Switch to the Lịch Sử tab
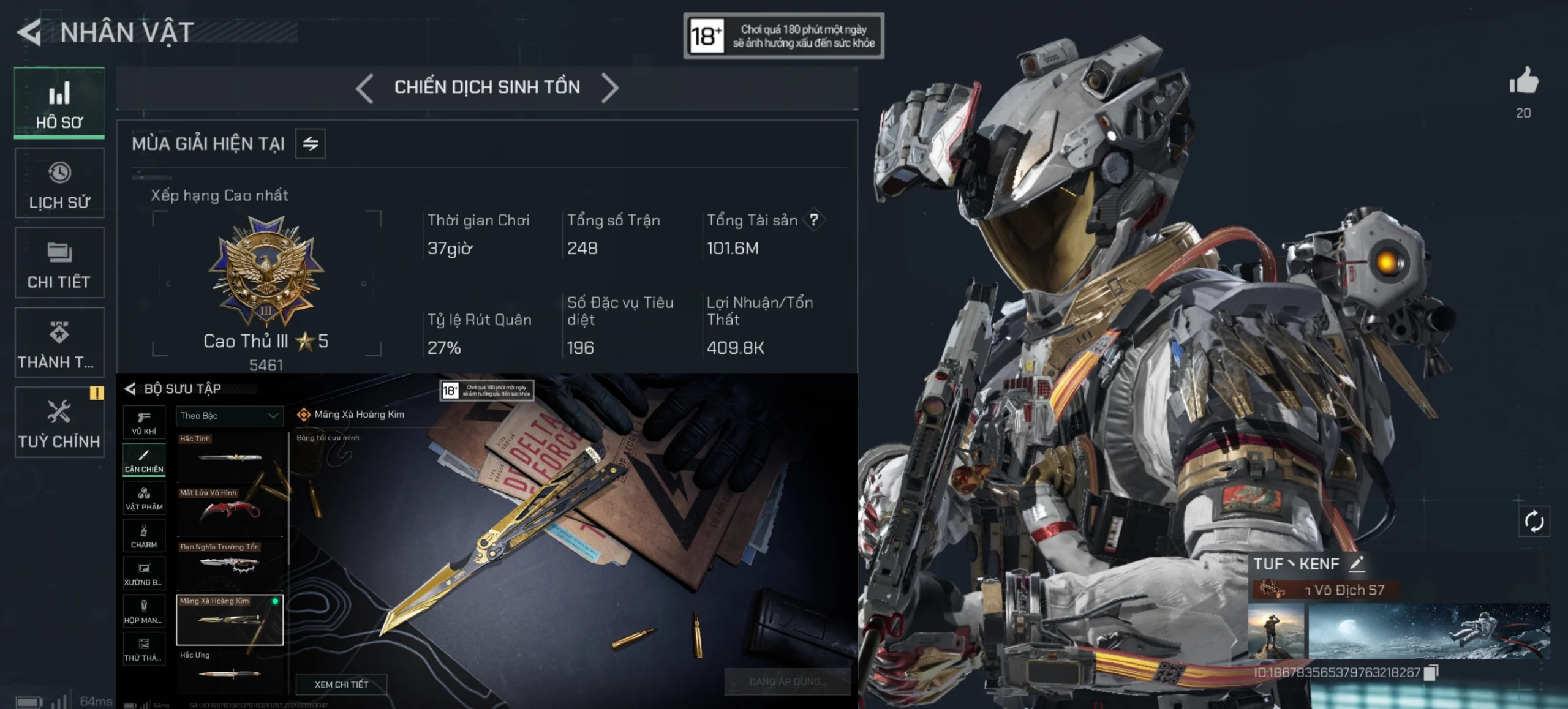Image resolution: width=1568 pixels, height=709 pixels. [x=59, y=183]
